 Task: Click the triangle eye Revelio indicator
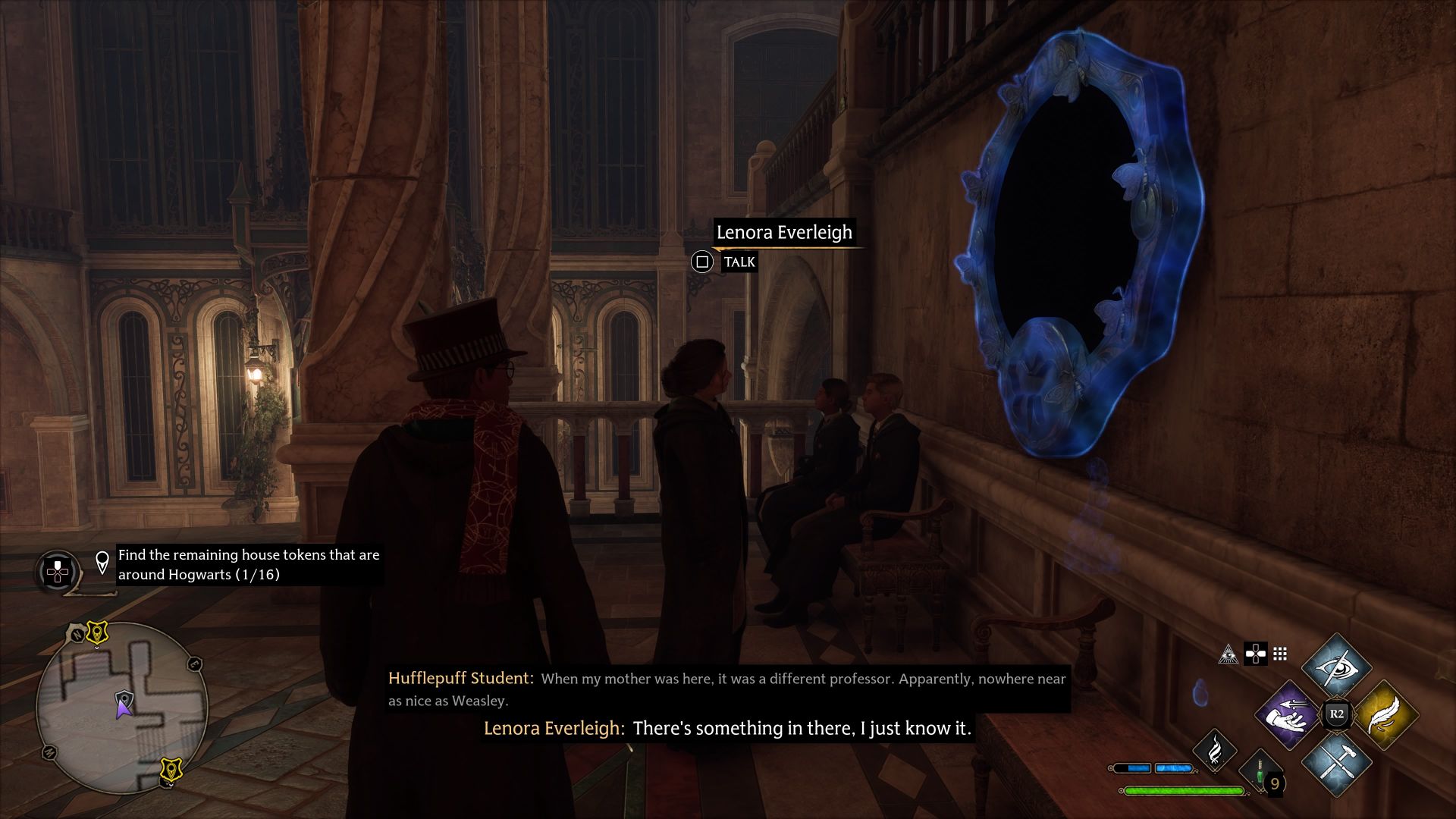click(x=1229, y=655)
